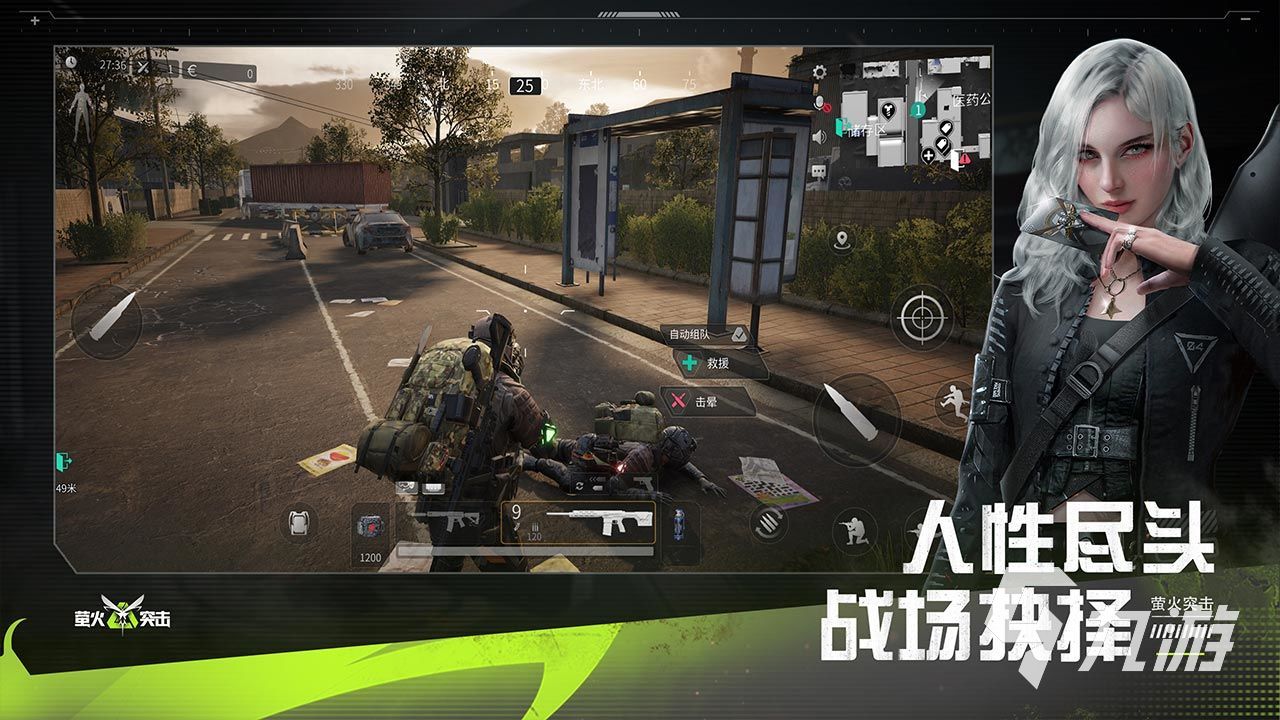Toggle the pistol sidearm slot above the weapon bar
1280x720 pixels.
point(645,485)
